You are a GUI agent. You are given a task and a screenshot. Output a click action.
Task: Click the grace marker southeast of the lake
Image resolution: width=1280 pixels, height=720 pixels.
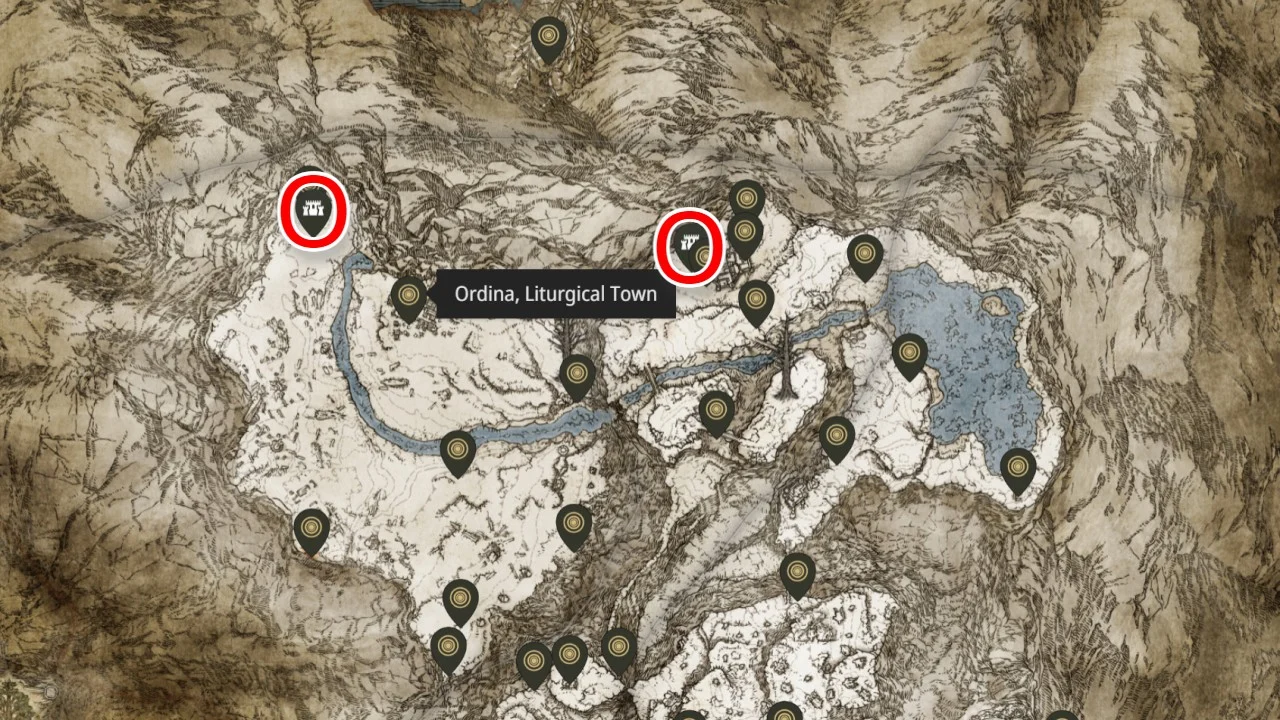(1018, 464)
